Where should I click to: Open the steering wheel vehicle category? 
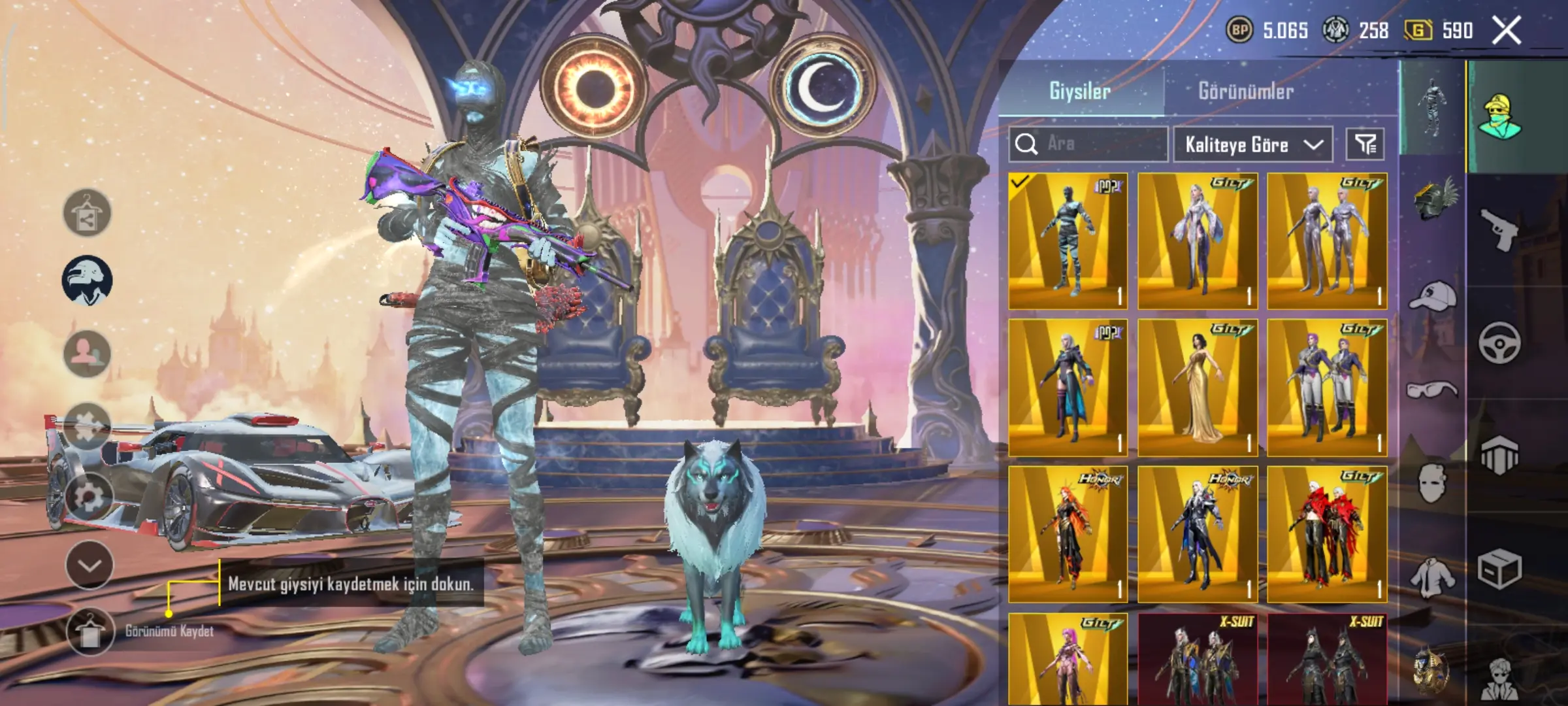[1499, 343]
